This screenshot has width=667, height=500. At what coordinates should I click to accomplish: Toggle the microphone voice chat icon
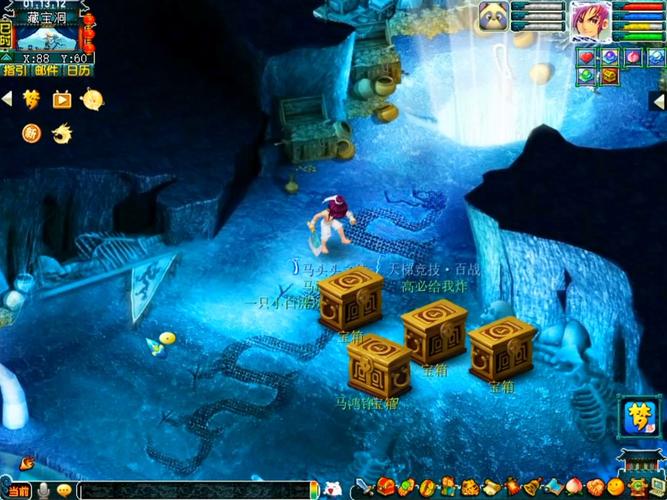pyautogui.click(x=43, y=490)
